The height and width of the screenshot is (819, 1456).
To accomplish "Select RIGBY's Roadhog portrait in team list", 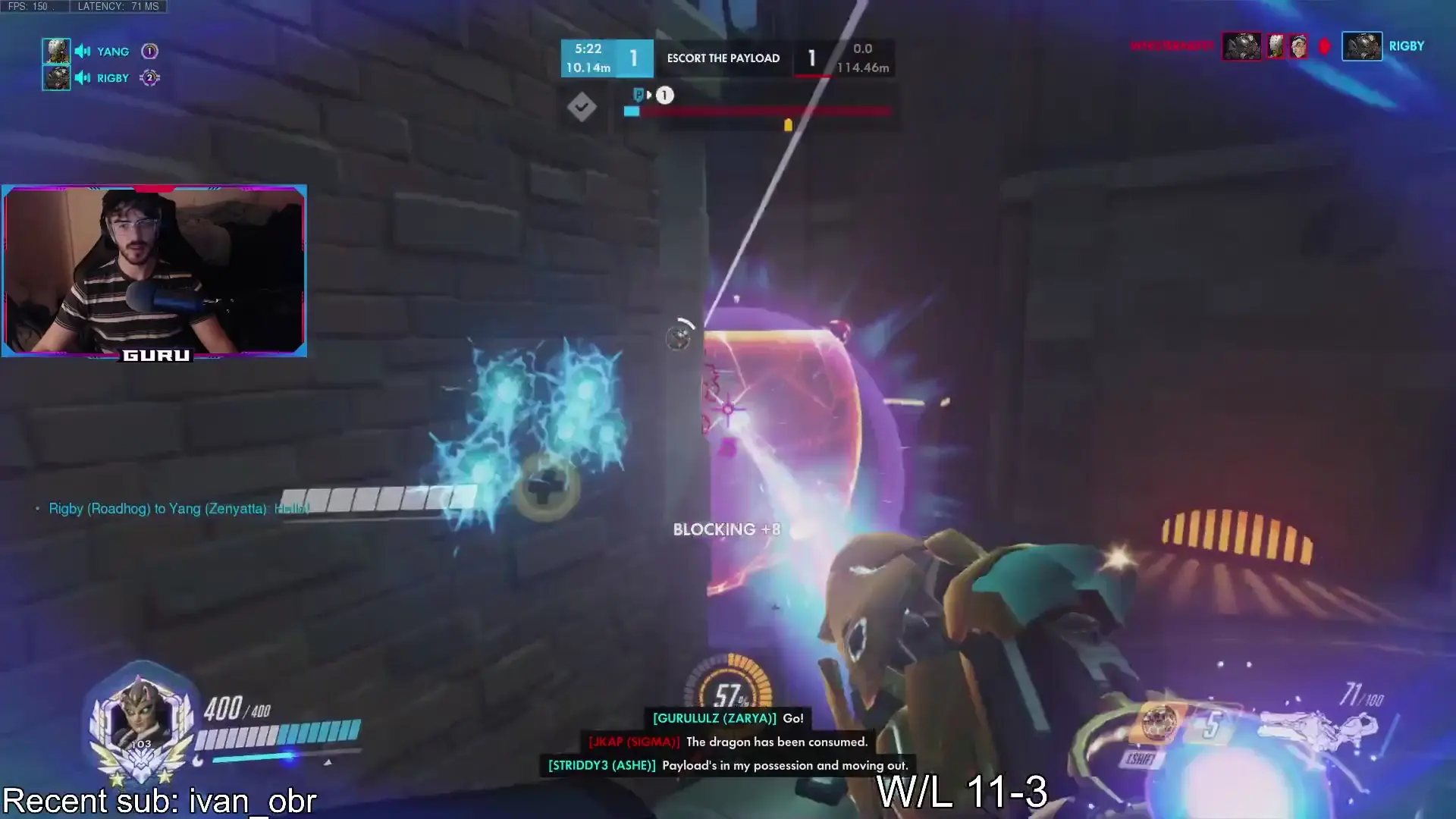I will click(x=56, y=77).
